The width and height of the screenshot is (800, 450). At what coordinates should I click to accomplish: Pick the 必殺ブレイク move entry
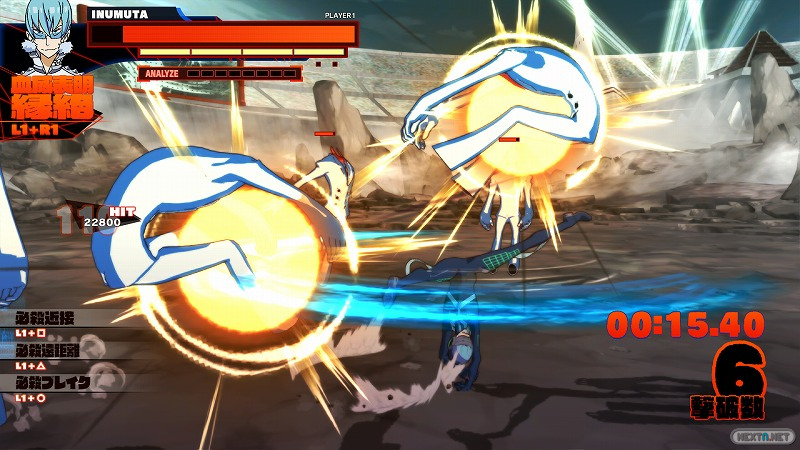(52, 384)
